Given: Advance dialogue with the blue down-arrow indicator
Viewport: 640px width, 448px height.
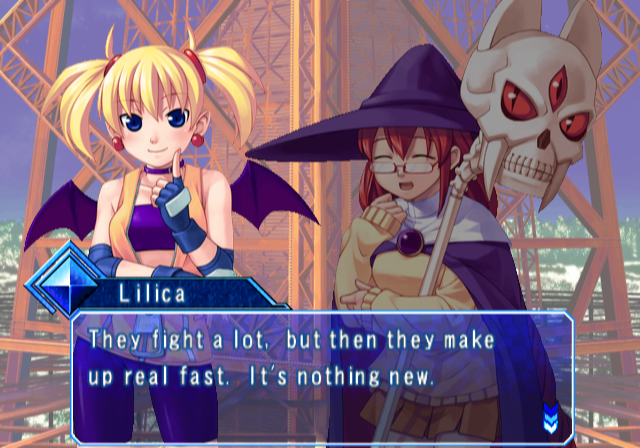Looking at the screenshot, I should pos(550,413).
